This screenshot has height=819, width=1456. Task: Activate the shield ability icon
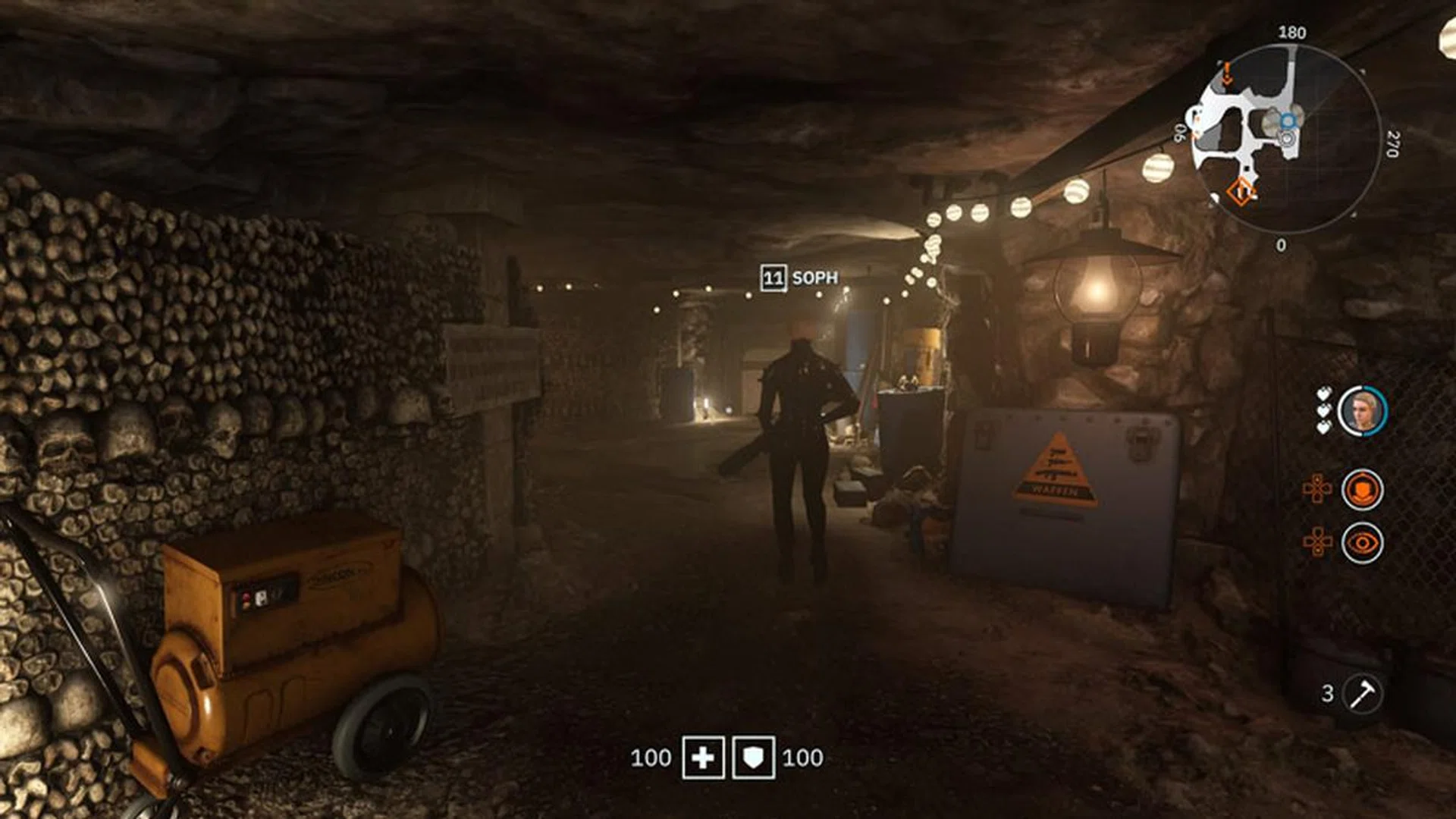tap(1365, 489)
